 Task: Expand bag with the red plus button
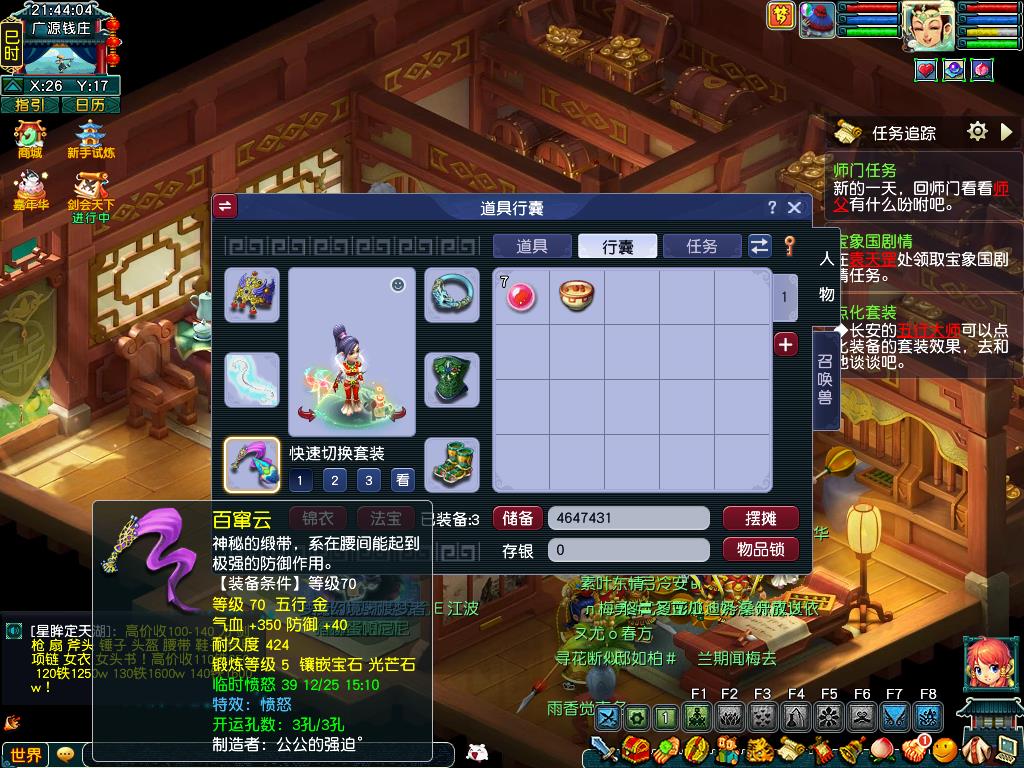coord(786,344)
